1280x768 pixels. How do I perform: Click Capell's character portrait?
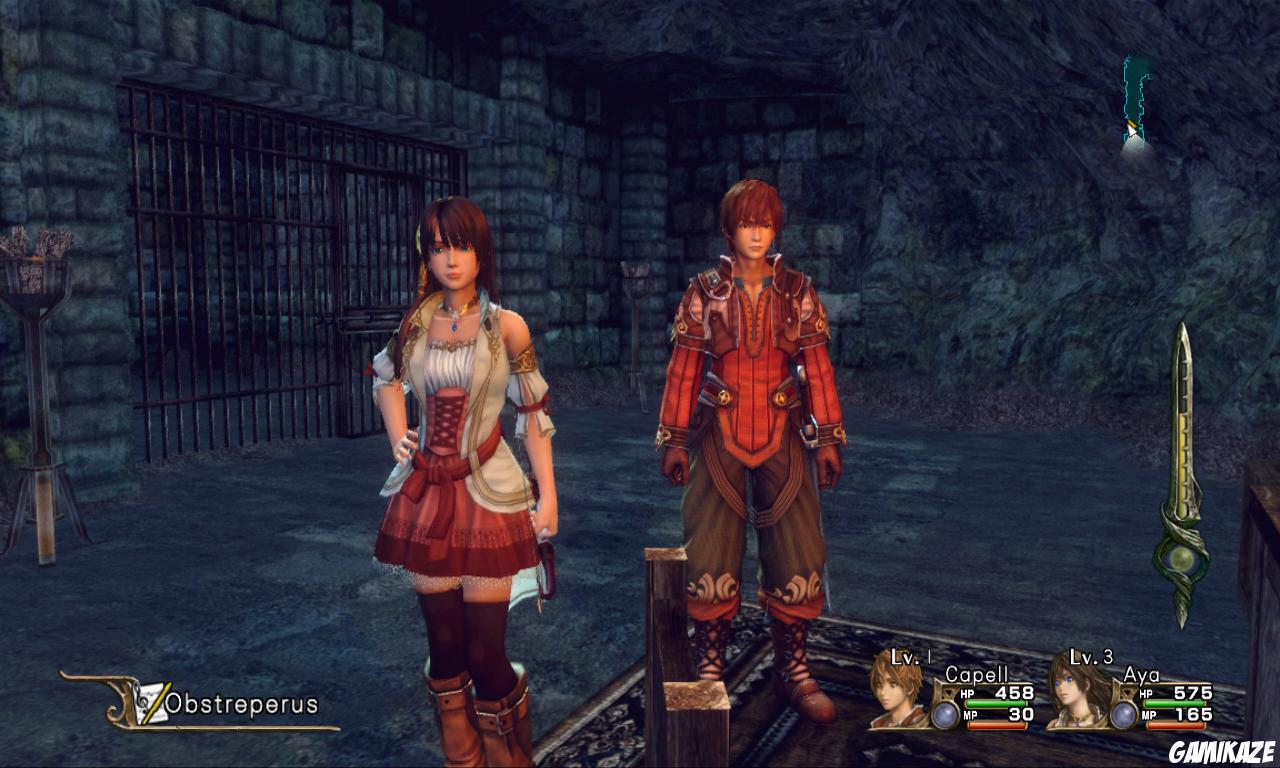pos(895,691)
